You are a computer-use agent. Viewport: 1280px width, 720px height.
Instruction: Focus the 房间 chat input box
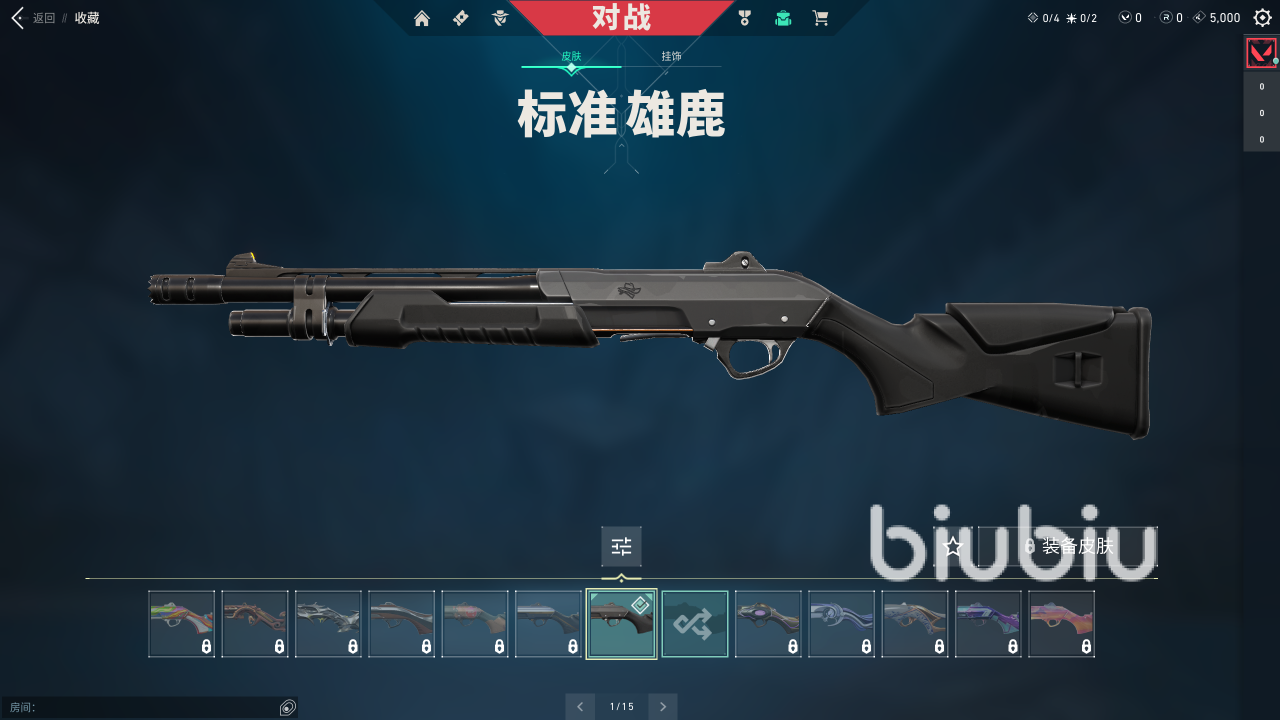tap(140, 708)
